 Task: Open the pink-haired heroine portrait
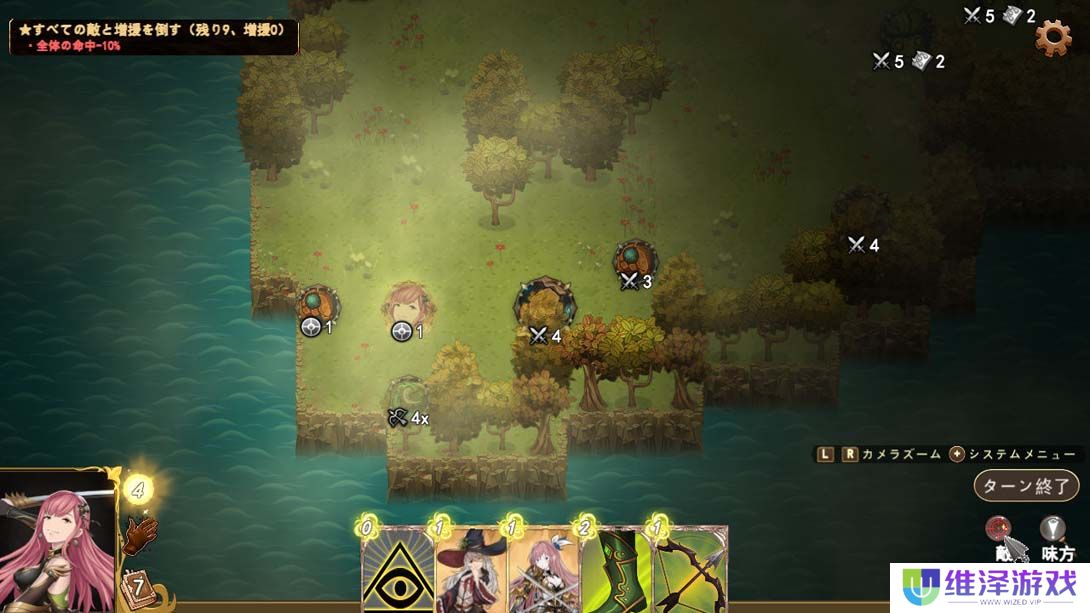57,542
